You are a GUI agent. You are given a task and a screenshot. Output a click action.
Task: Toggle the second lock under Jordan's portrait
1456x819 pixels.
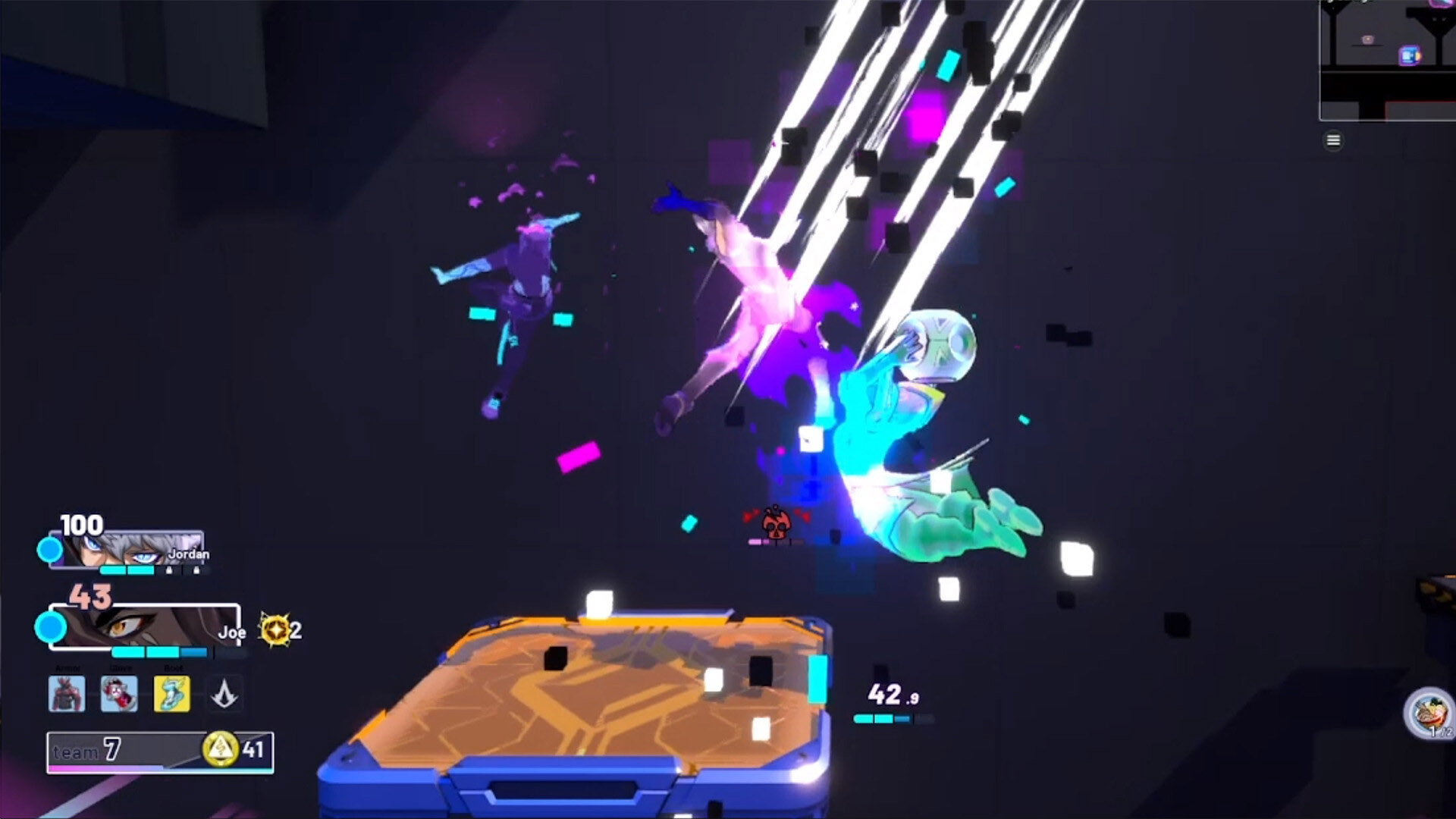(x=196, y=571)
